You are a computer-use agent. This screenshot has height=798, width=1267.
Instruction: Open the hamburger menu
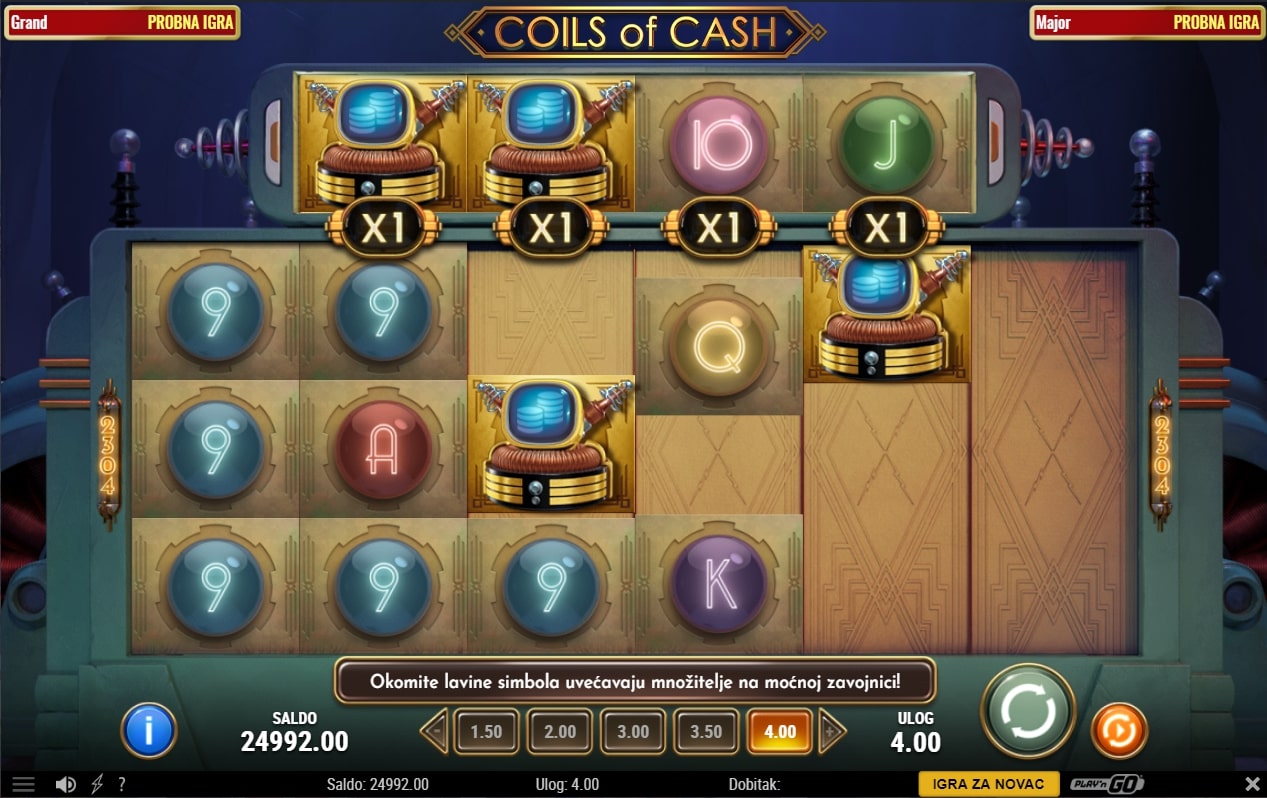[x=23, y=785]
